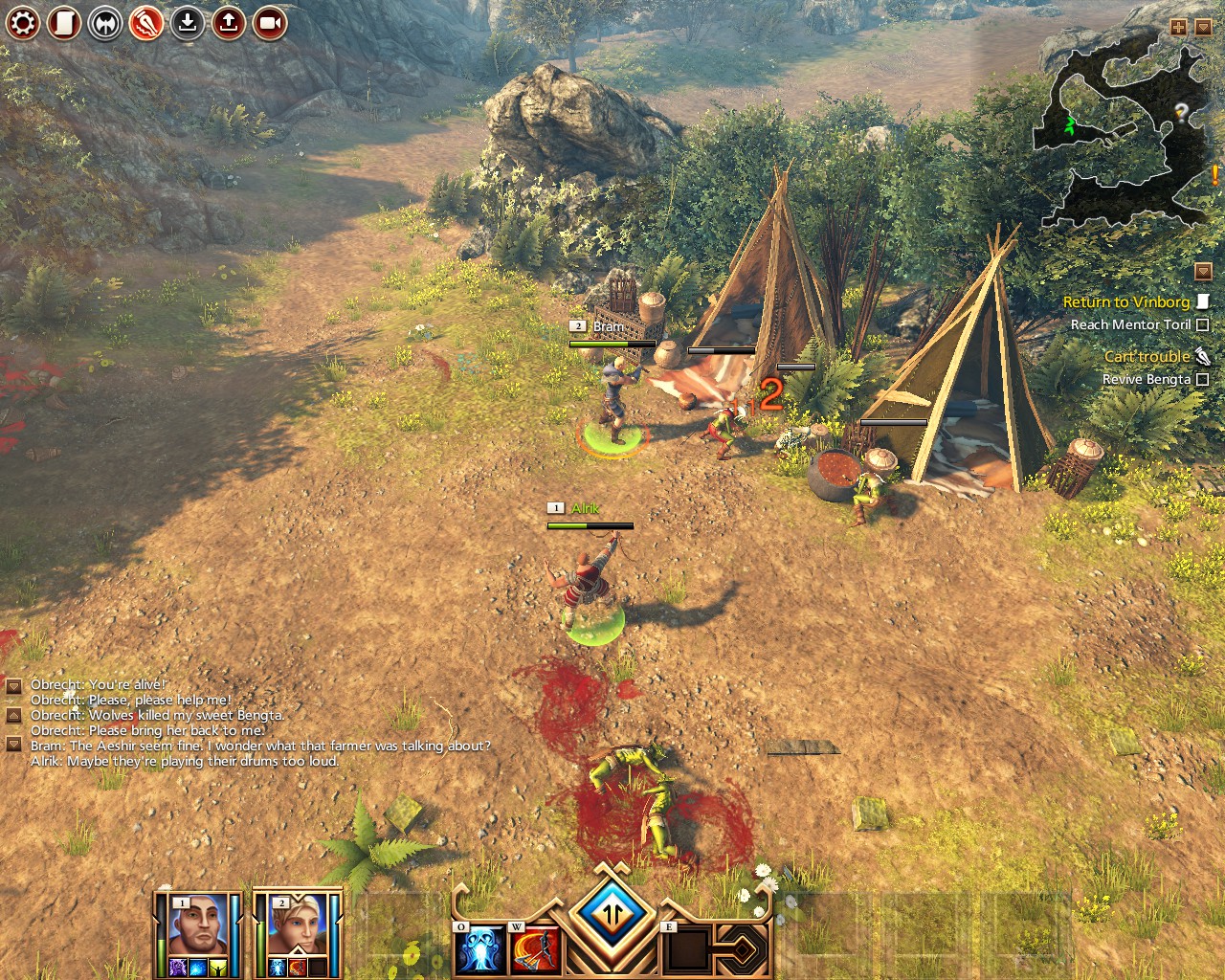Toggle the video camera button
This screenshot has height=980, width=1225.
270,22
